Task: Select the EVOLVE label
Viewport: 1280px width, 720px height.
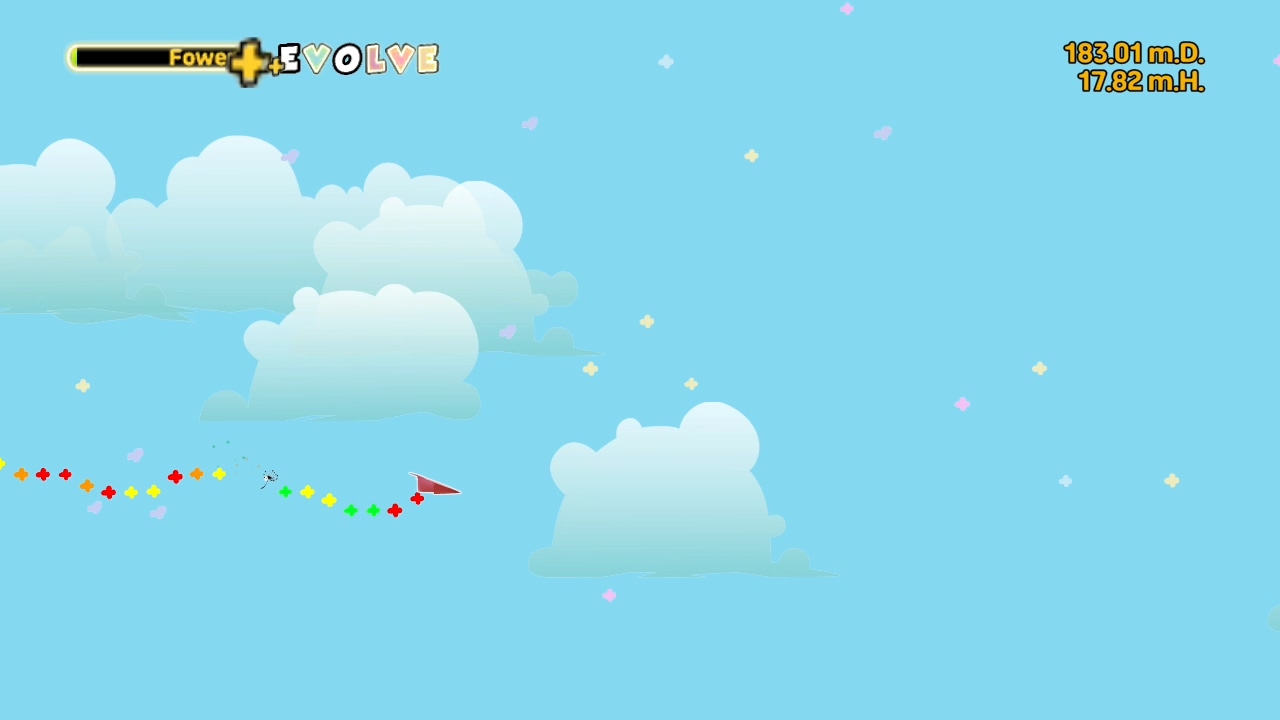Action: (357, 60)
